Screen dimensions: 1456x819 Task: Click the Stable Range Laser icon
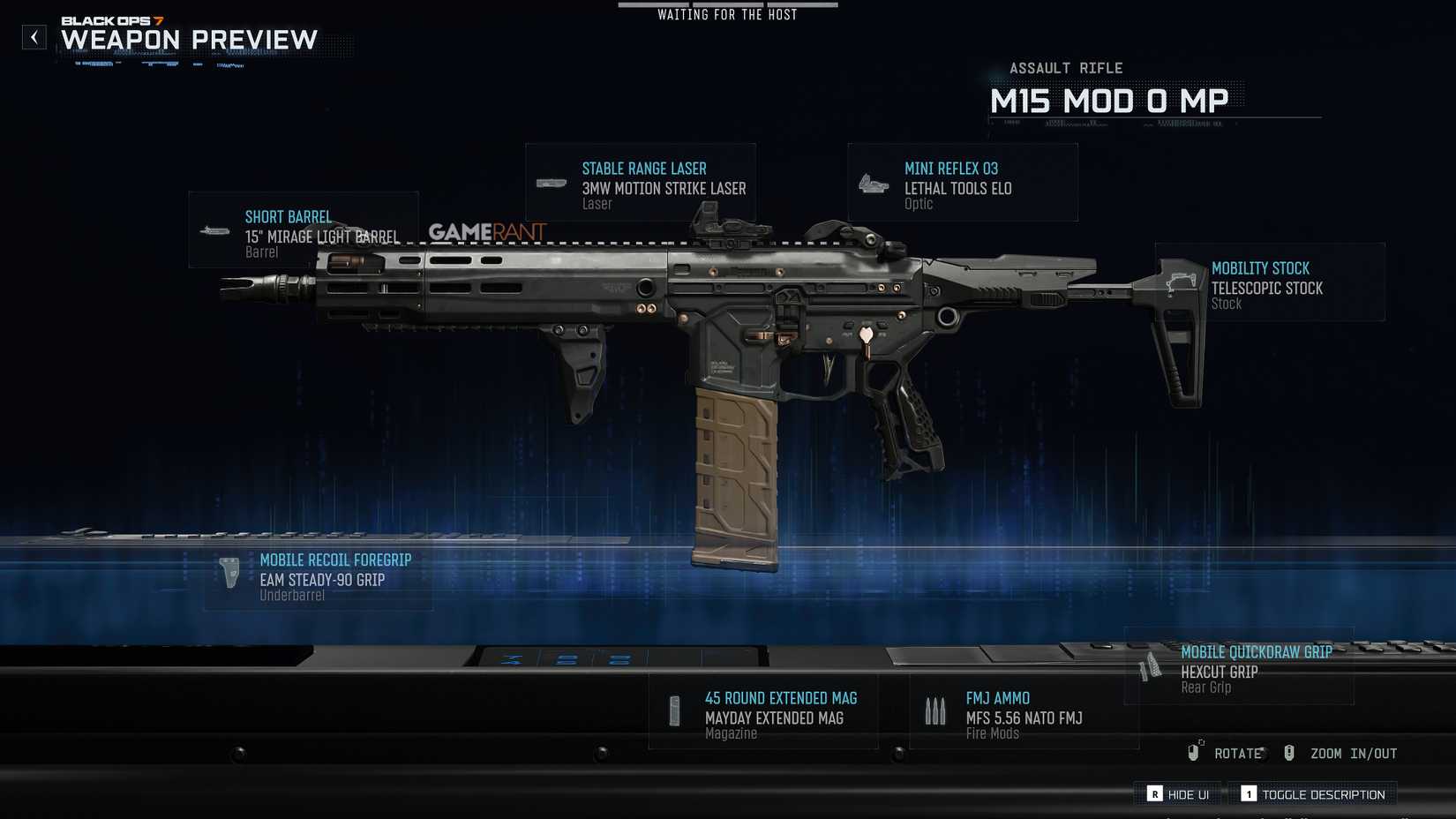pyautogui.click(x=552, y=183)
